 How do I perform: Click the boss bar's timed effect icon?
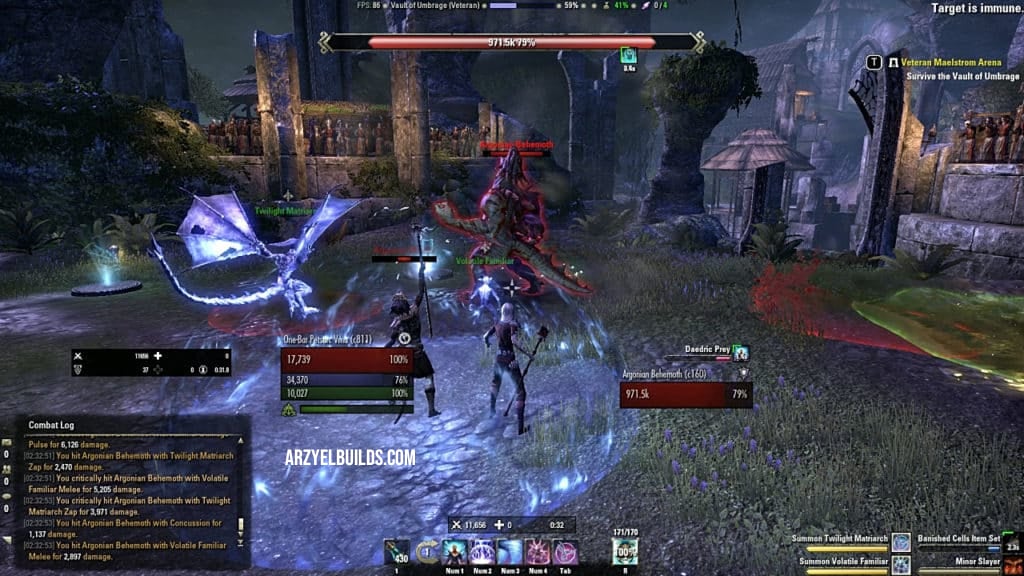click(x=628, y=55)
